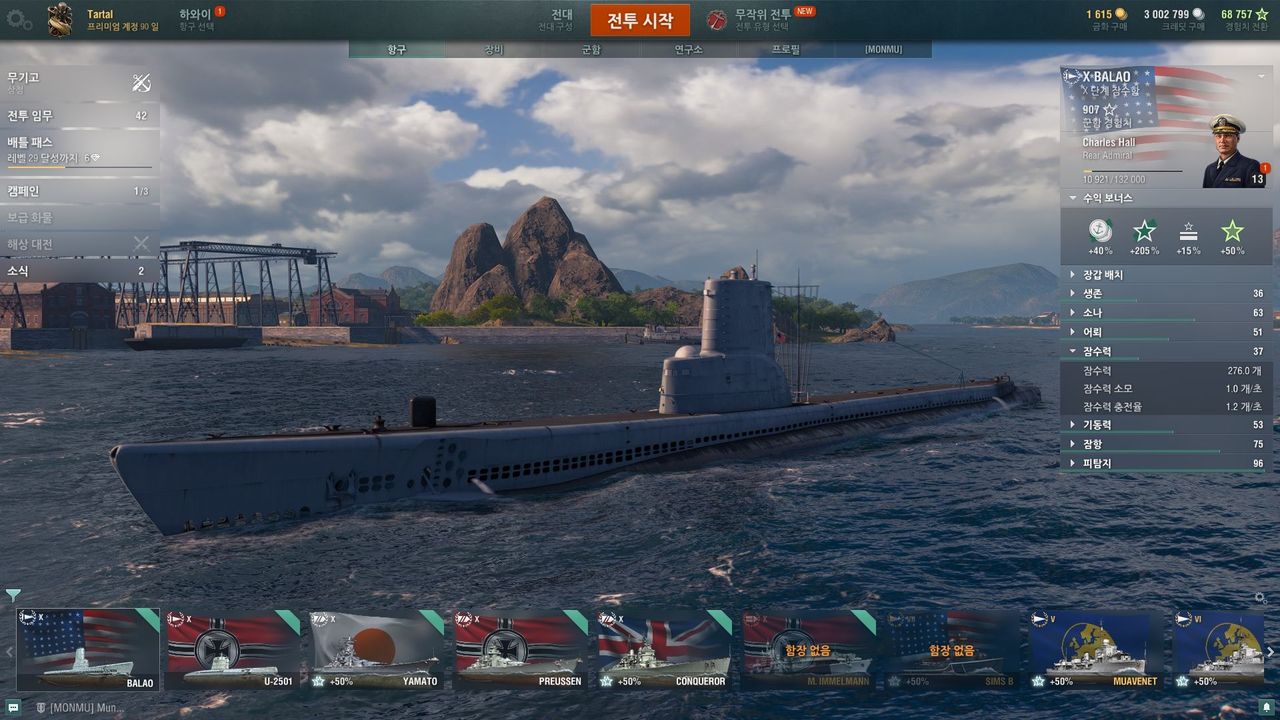Open the 배틀 패스 panel
The image size is (1280, 720).
point(78,149)
